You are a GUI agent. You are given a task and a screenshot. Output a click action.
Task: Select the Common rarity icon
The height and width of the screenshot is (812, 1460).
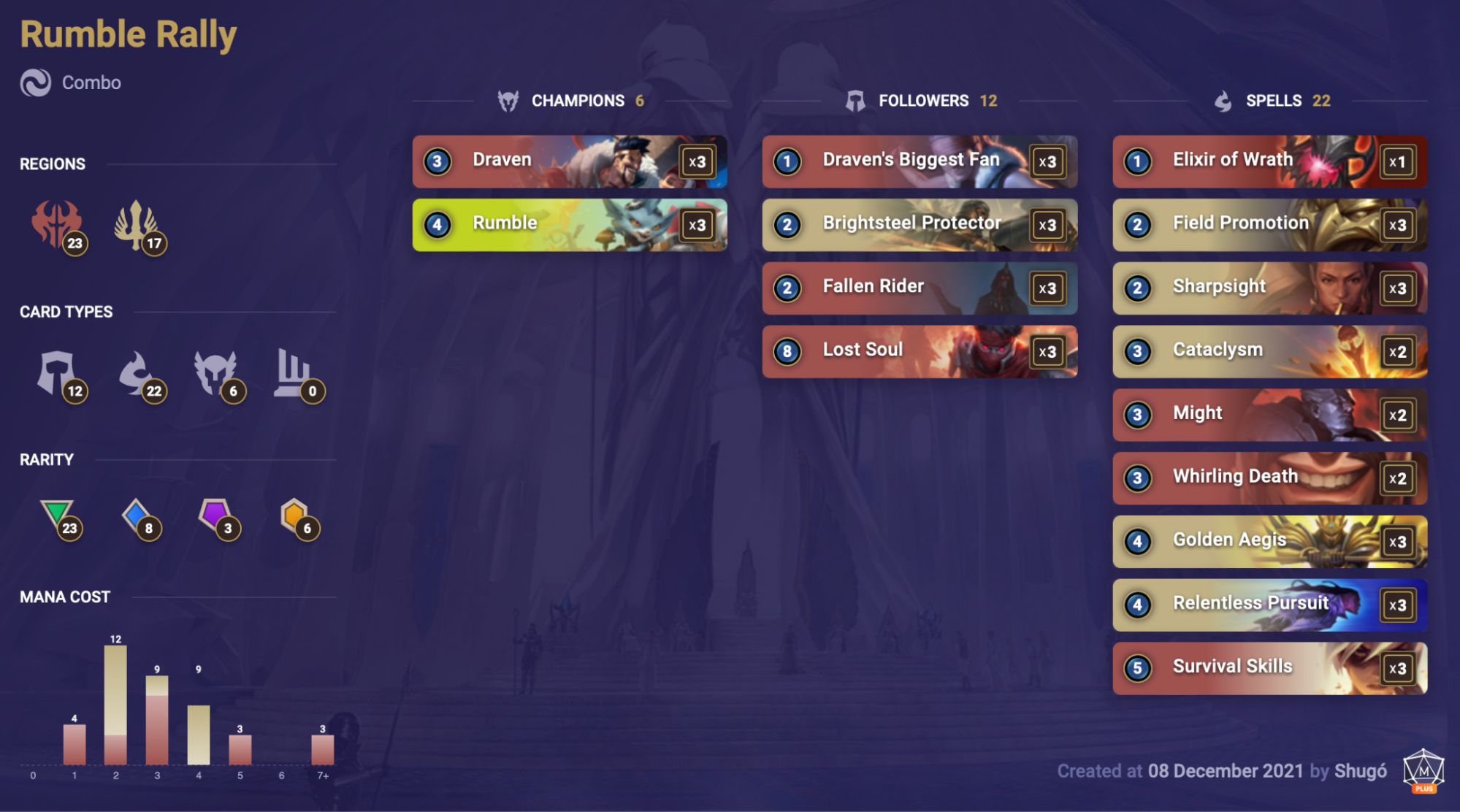click(58, 515)
